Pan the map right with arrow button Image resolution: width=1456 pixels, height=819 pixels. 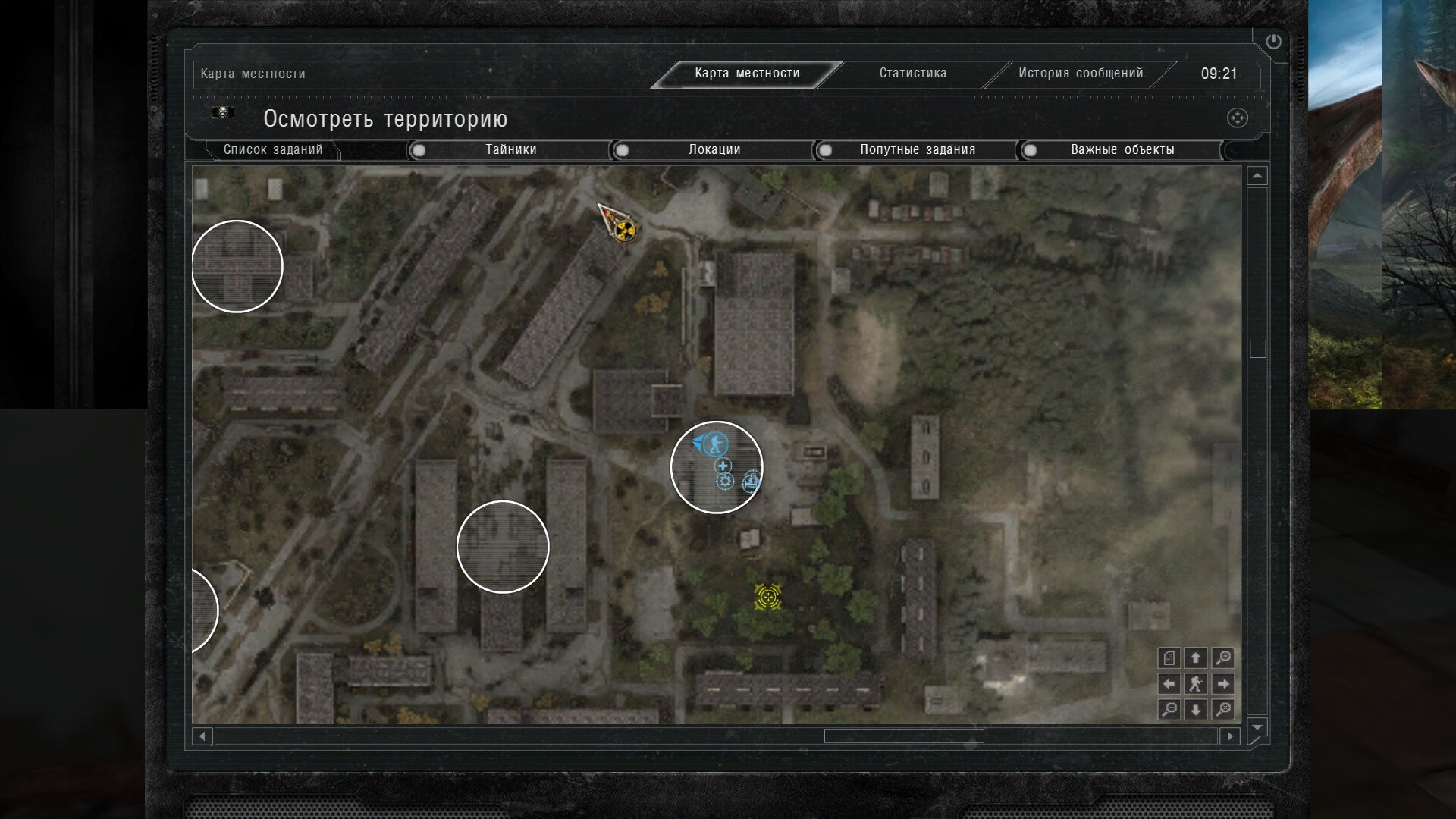tap(1222, 684)
